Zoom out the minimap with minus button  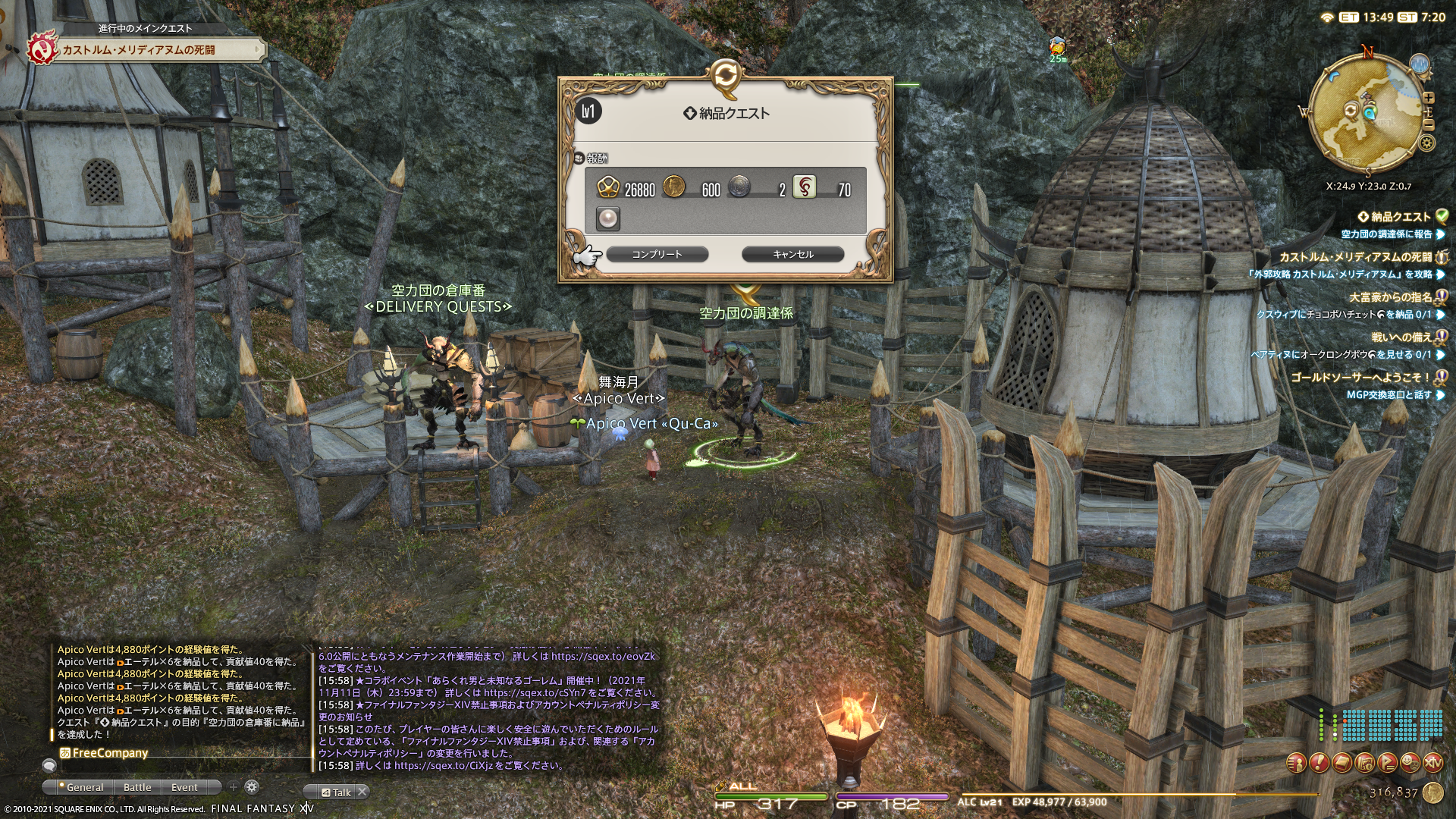(1429, 124)
